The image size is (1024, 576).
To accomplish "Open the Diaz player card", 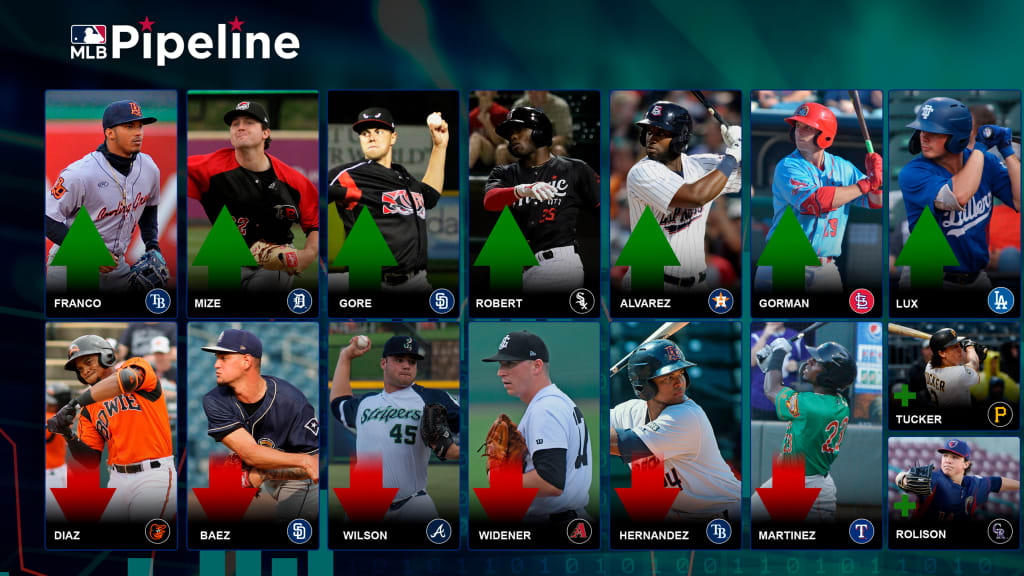I will tap(111, 435).
